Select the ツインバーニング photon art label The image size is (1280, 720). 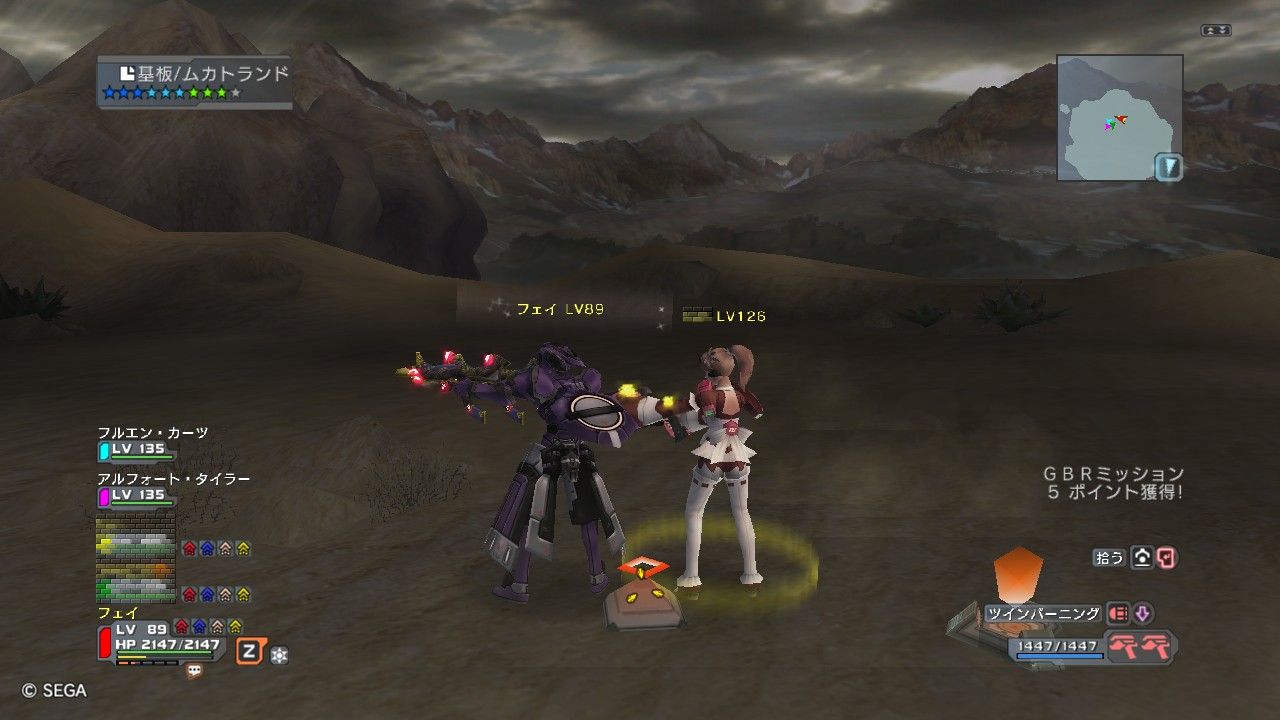click(x=1043, y=614)
